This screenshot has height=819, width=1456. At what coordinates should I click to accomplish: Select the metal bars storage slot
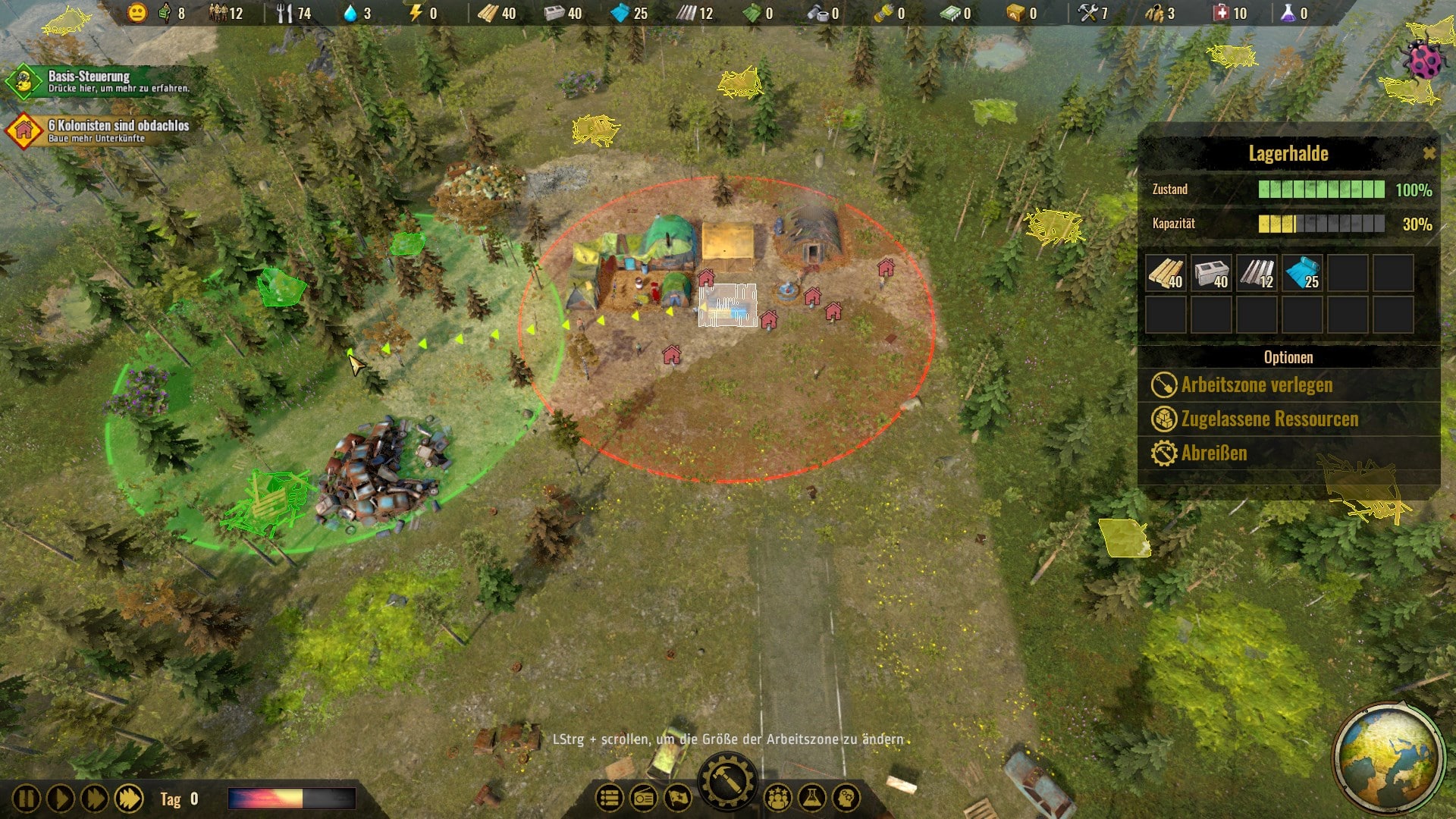[x=1257, y=273]
